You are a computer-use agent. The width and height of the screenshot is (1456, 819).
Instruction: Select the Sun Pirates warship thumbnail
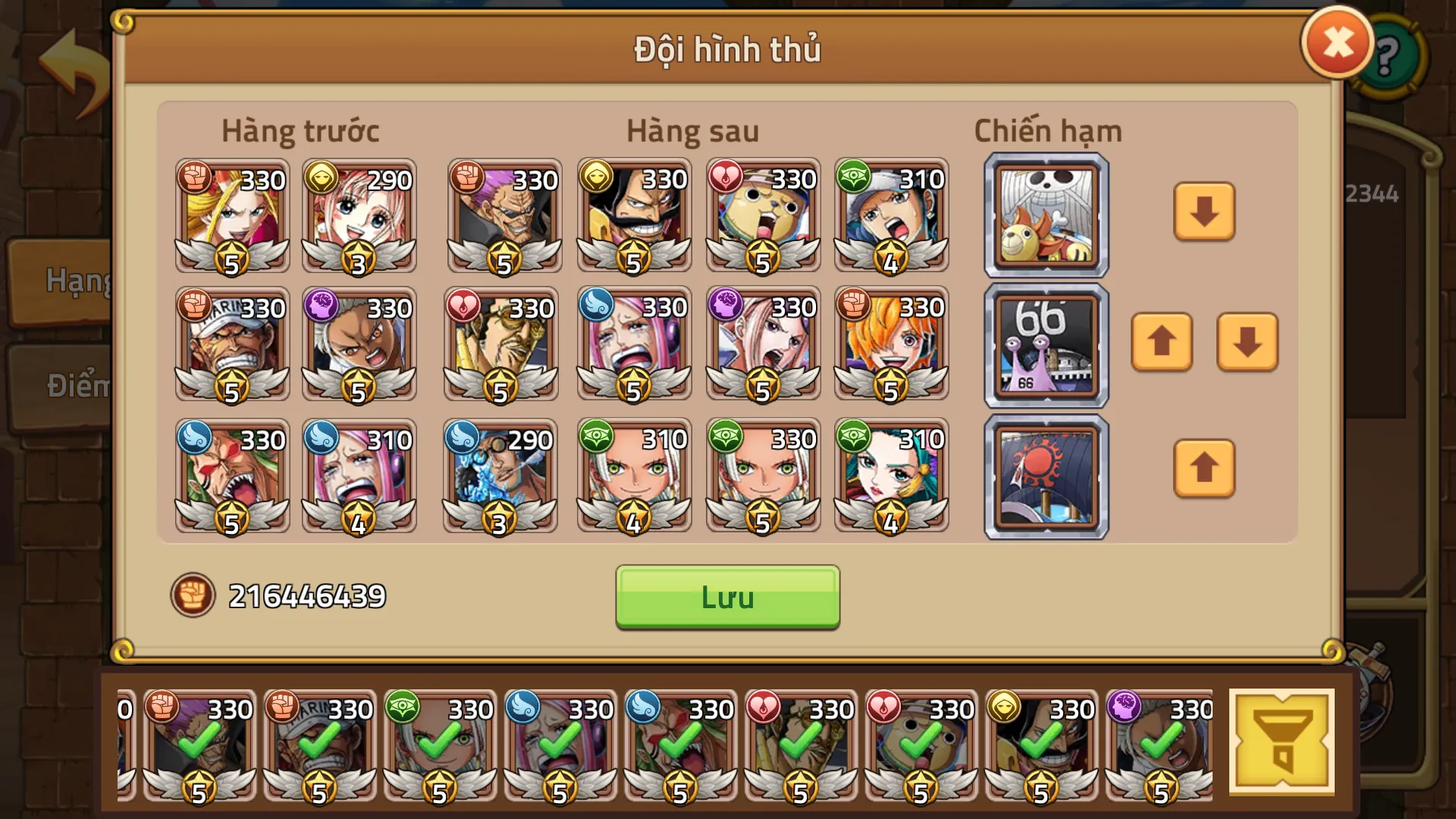pos(1044,476)
